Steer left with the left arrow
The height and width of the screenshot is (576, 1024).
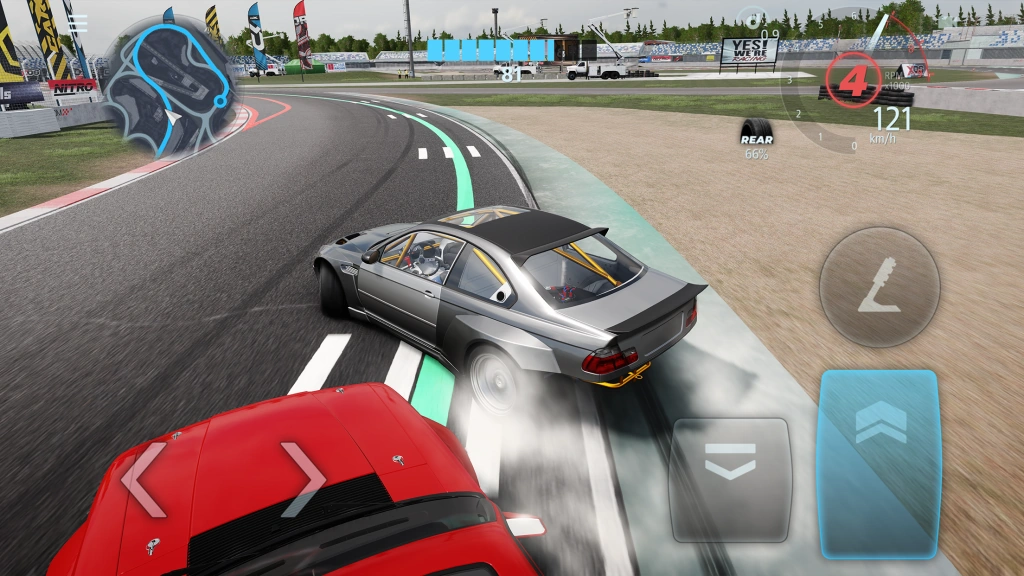tap(142, 480)
